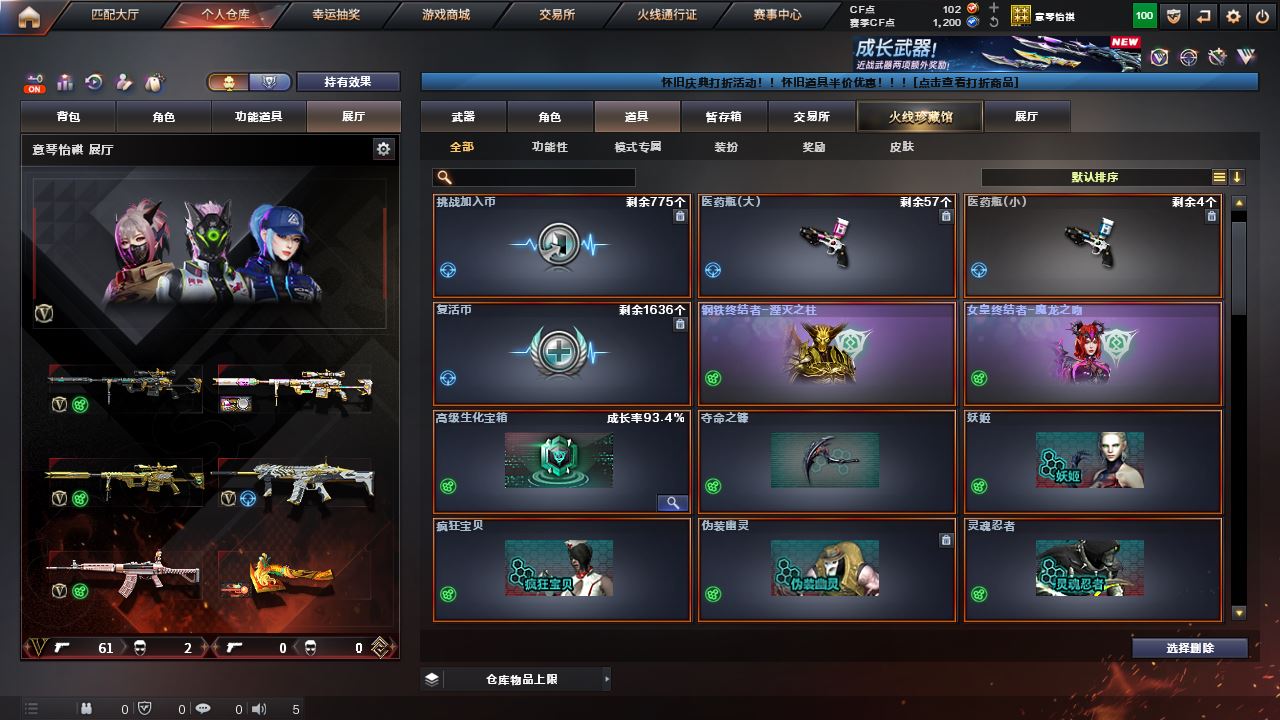Open the 火线通行证 pass menu

pos(667,15)
